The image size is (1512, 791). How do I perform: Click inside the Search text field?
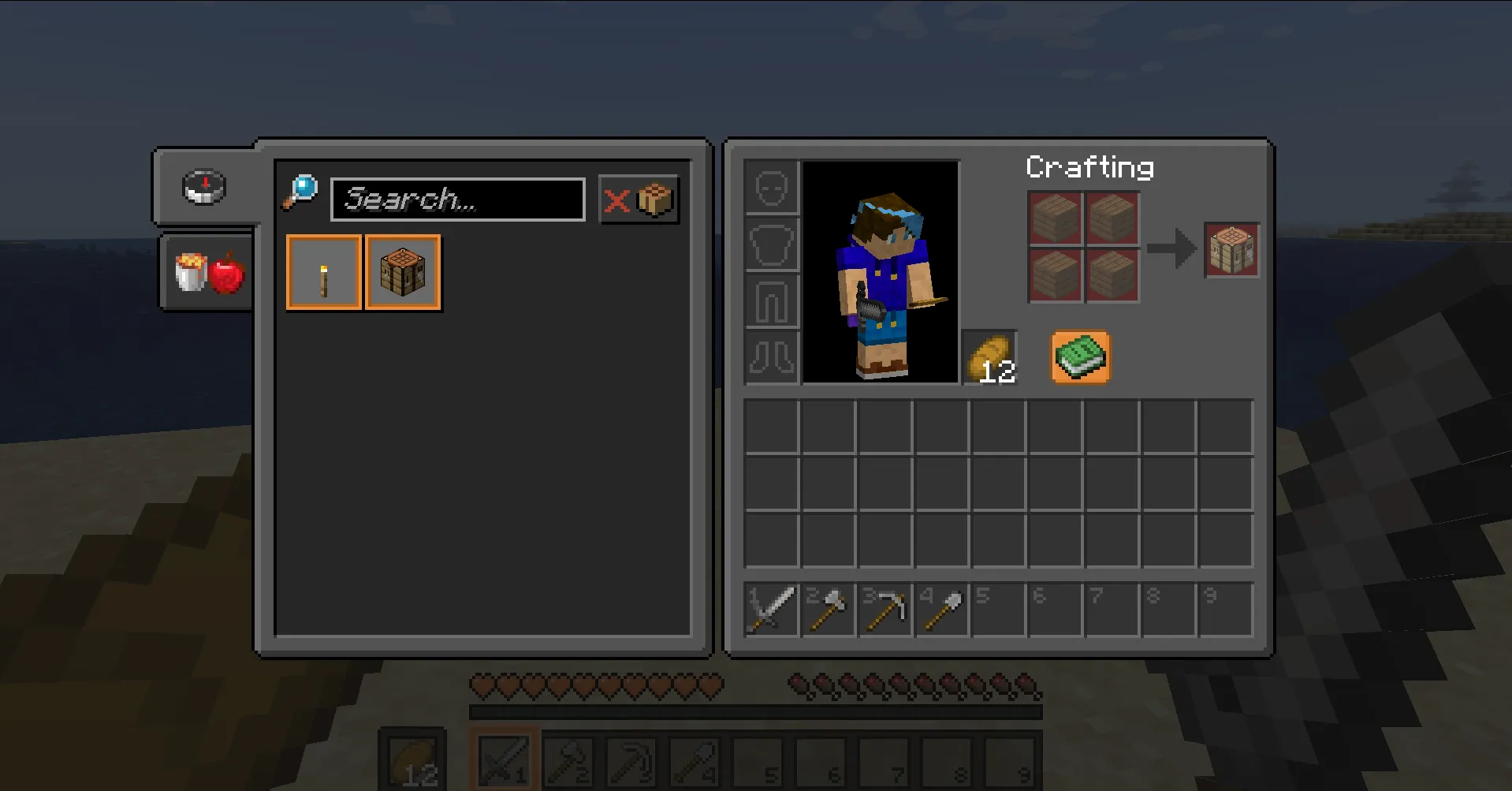(457, 199)
